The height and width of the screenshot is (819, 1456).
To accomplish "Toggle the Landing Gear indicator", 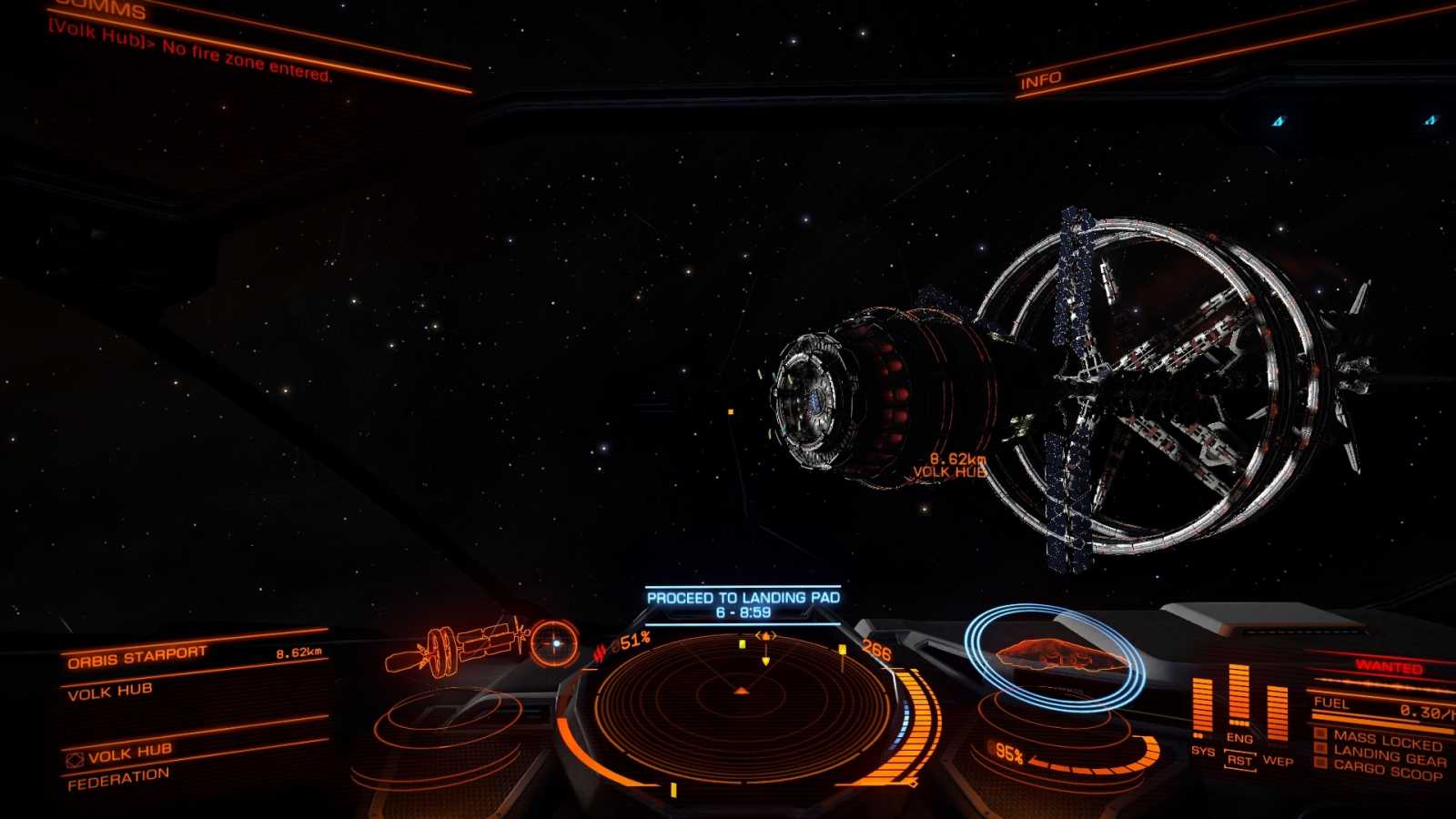I will [1388, 755].
